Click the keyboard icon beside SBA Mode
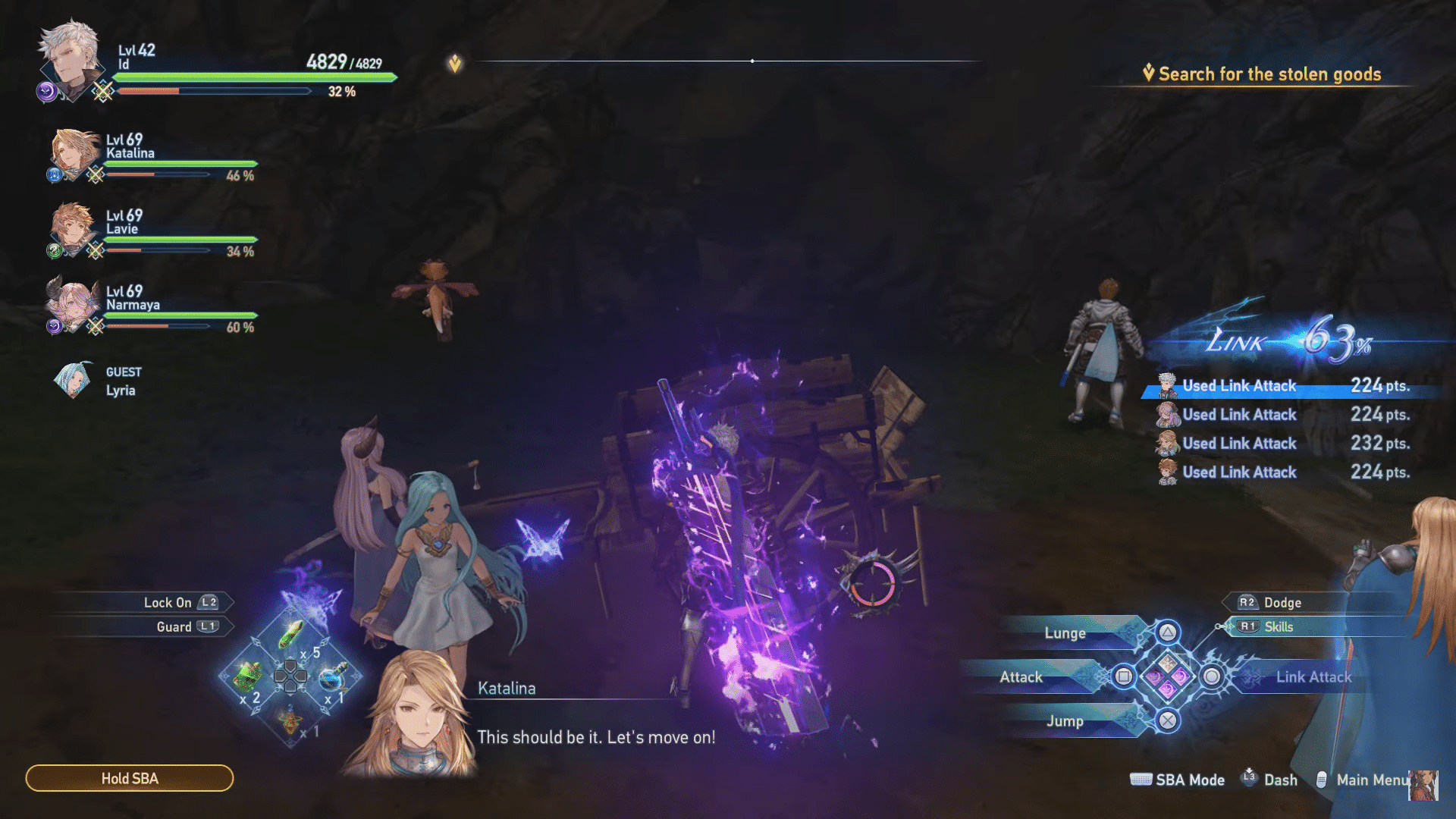This screenshot has height=819, width=1456. (1141, 780)
